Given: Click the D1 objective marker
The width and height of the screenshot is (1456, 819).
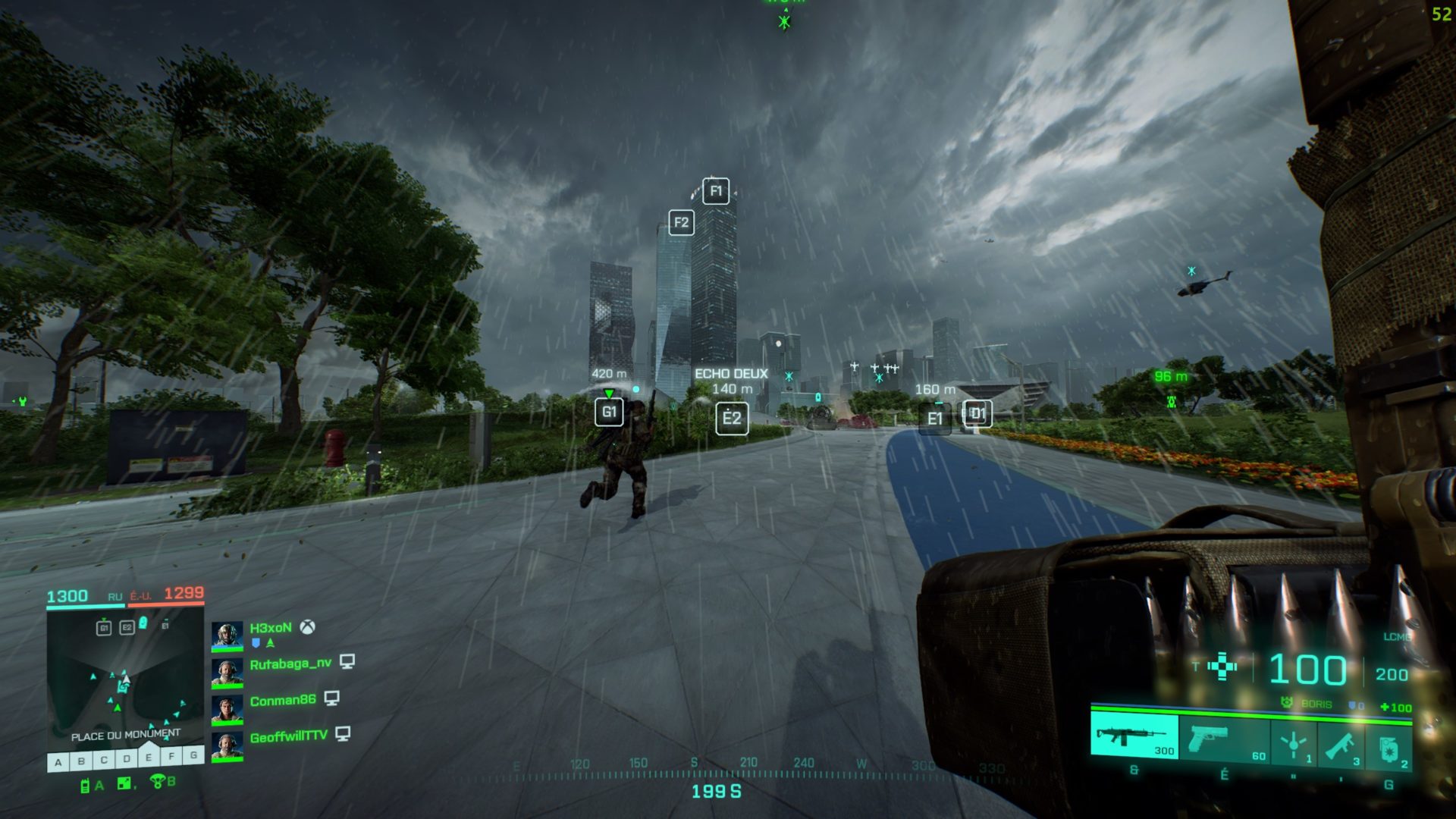Looking at the screenshot, I should coord(977,414).
